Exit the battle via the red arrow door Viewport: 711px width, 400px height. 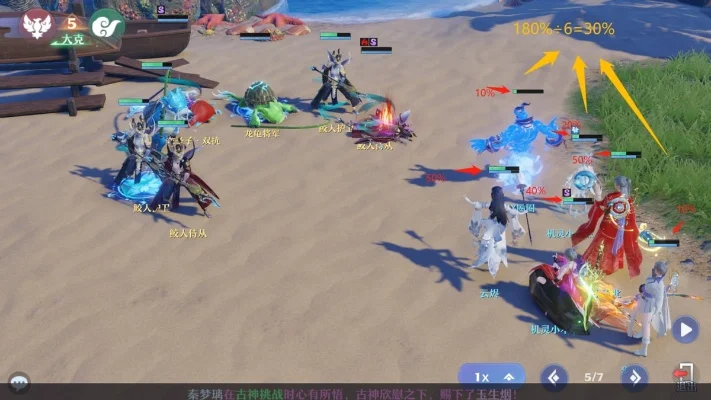click(x=685, y=374)
